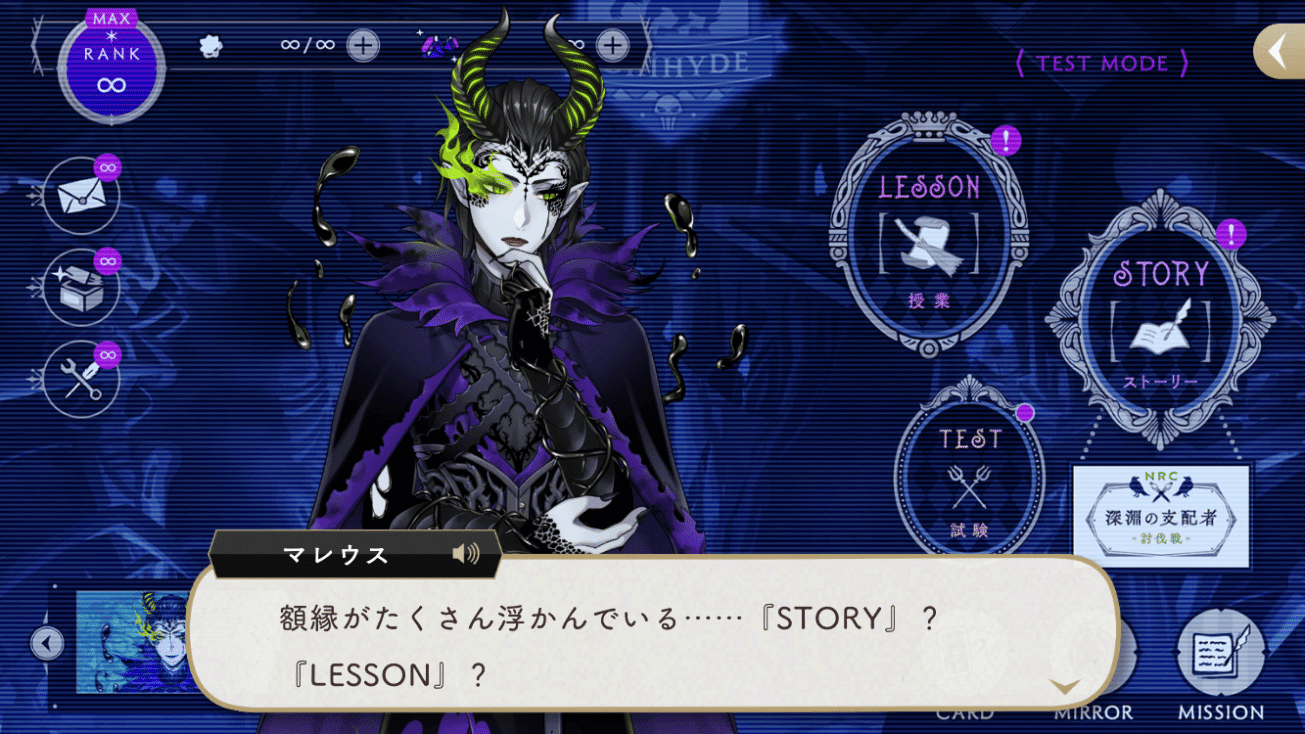This screenshot has width=1305, height=734.
Task: Click the MAX RANK badge
Action: click(x=110, y=70)
